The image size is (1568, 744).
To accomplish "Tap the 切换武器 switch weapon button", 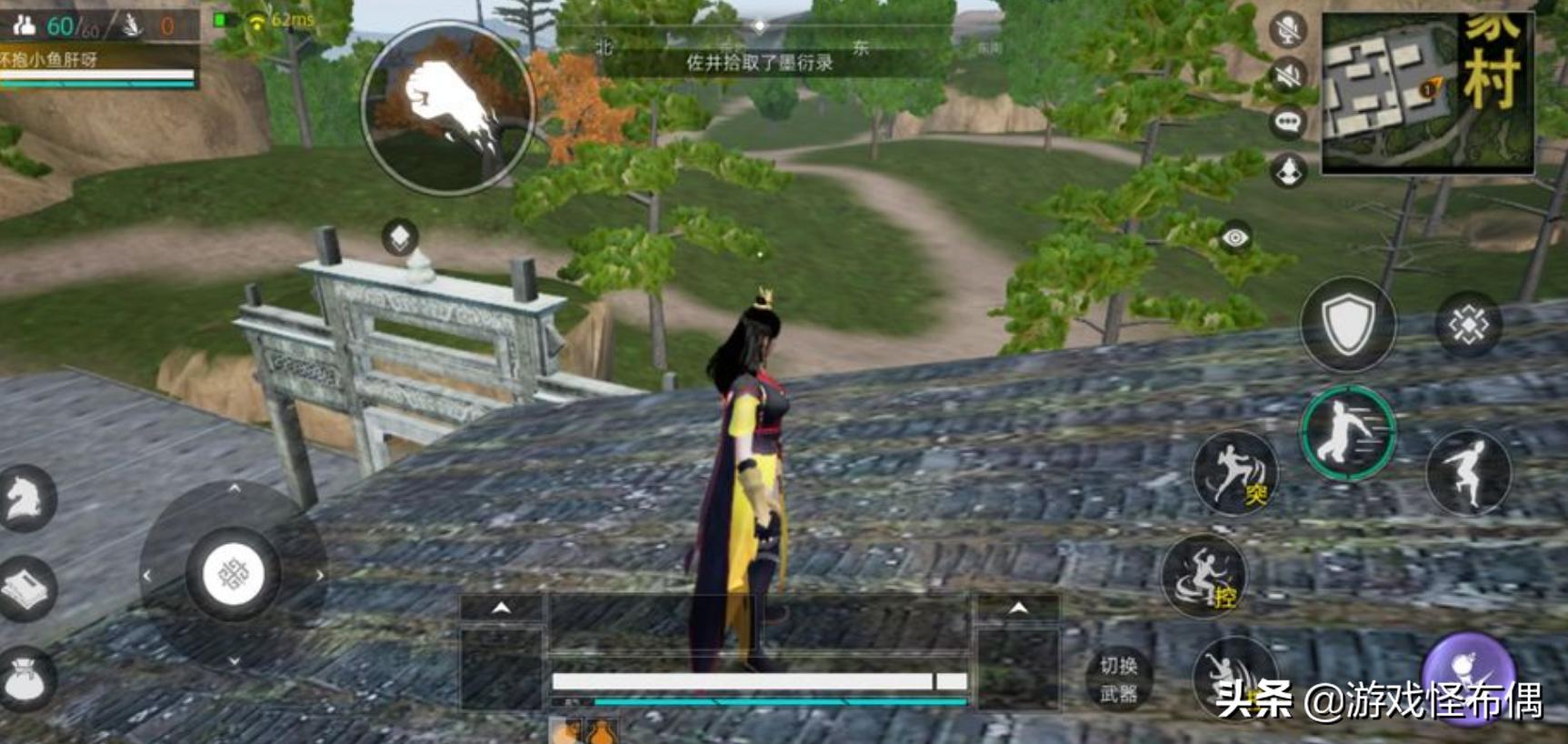I will pos(1118,679).
